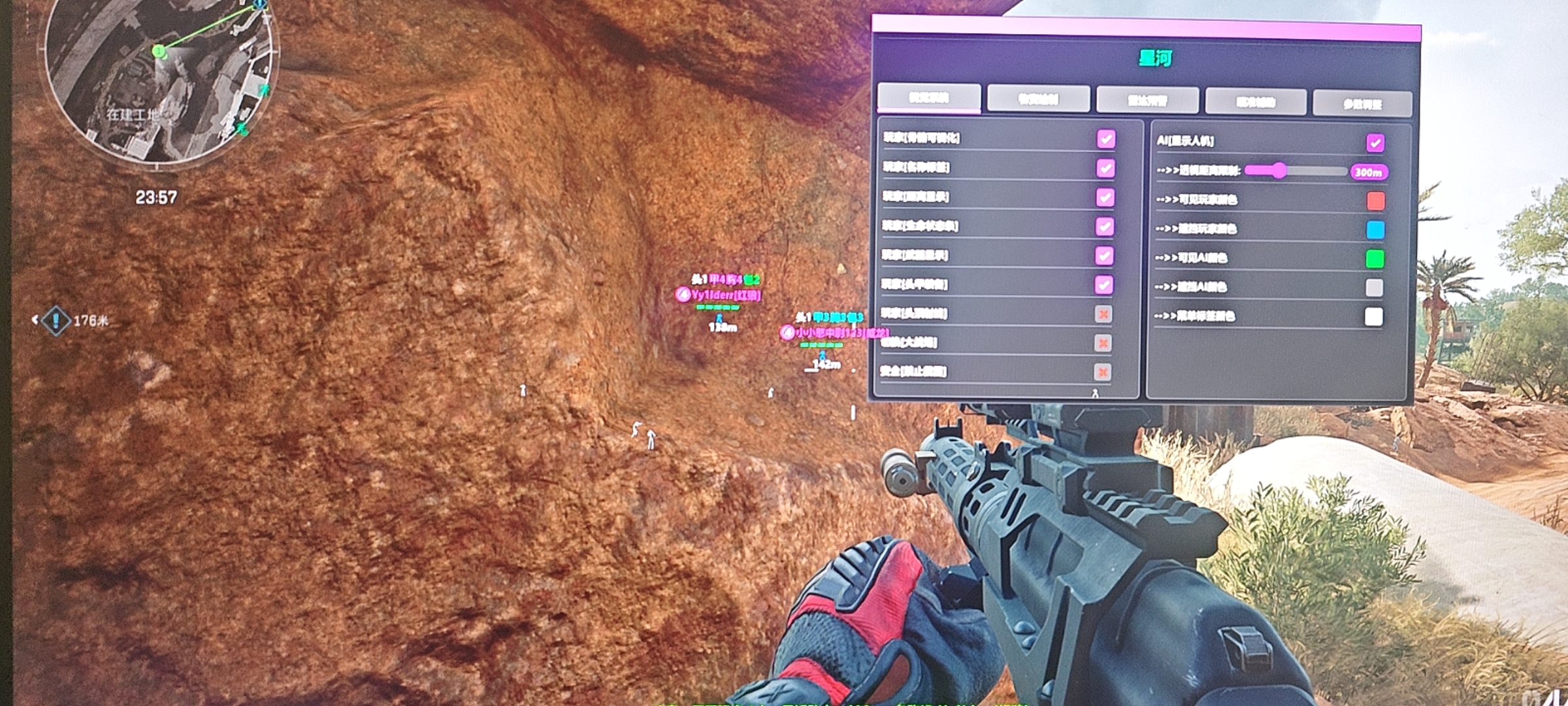The image size is (1568, 706).
Task: Select the blue objective marker showing 176米
Action: 56,320
